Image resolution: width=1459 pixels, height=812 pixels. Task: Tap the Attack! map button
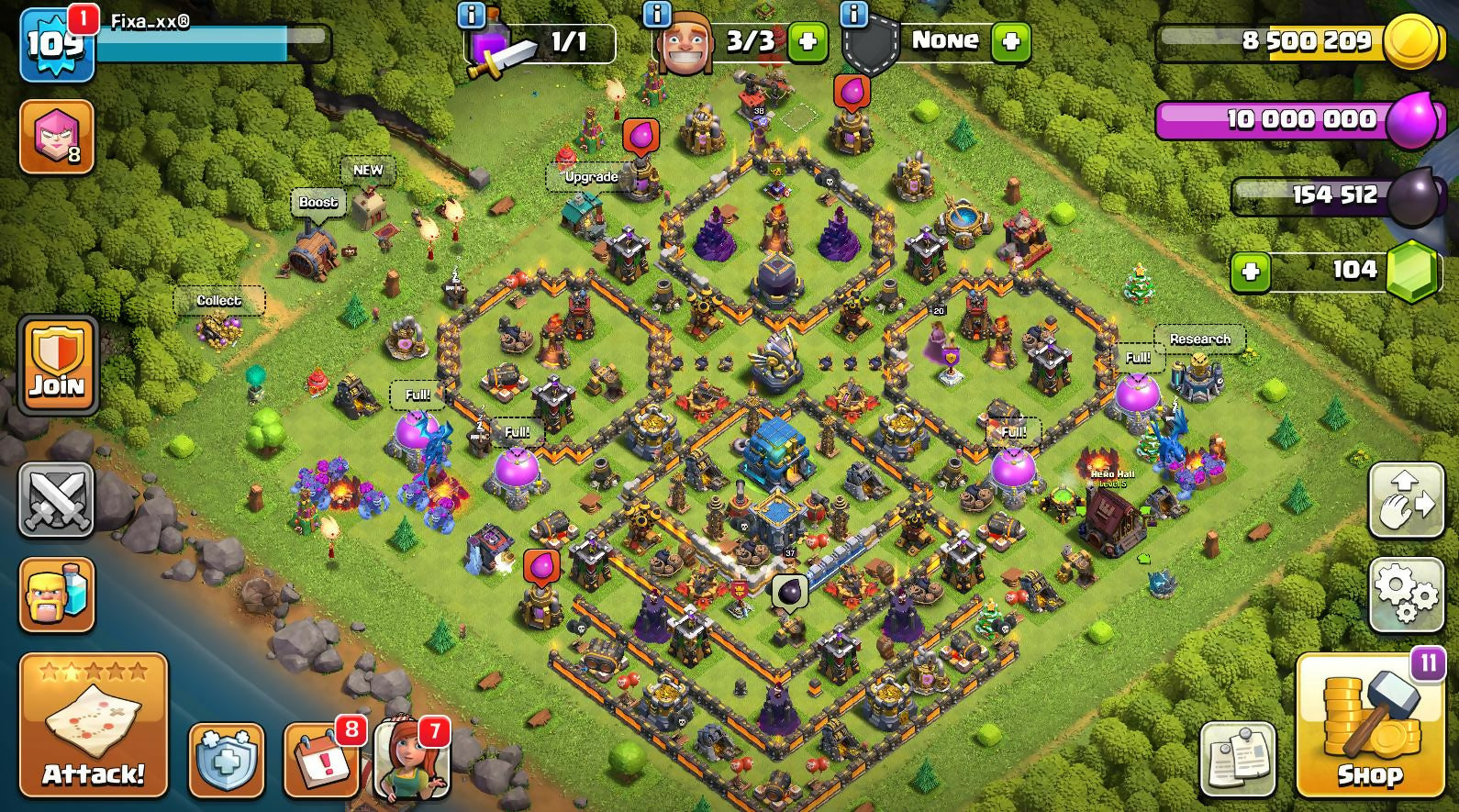[x=93, y=725]
